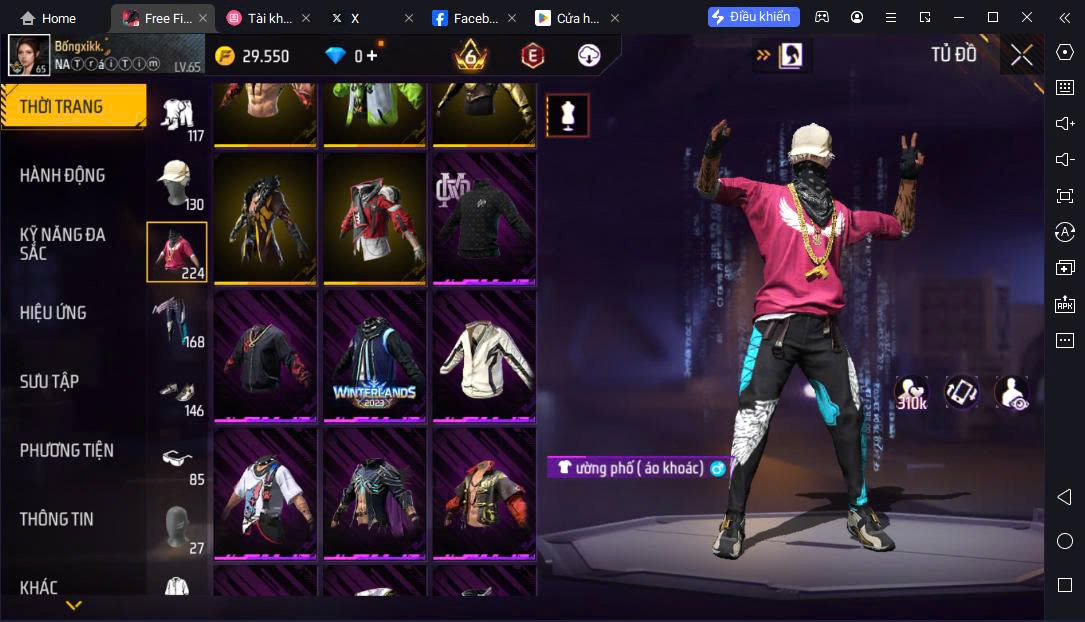Image resolution: width=1085 pixels, height=622 pixels.
Task: Close the wardrobe with the X button
Action: point(1021,55)
